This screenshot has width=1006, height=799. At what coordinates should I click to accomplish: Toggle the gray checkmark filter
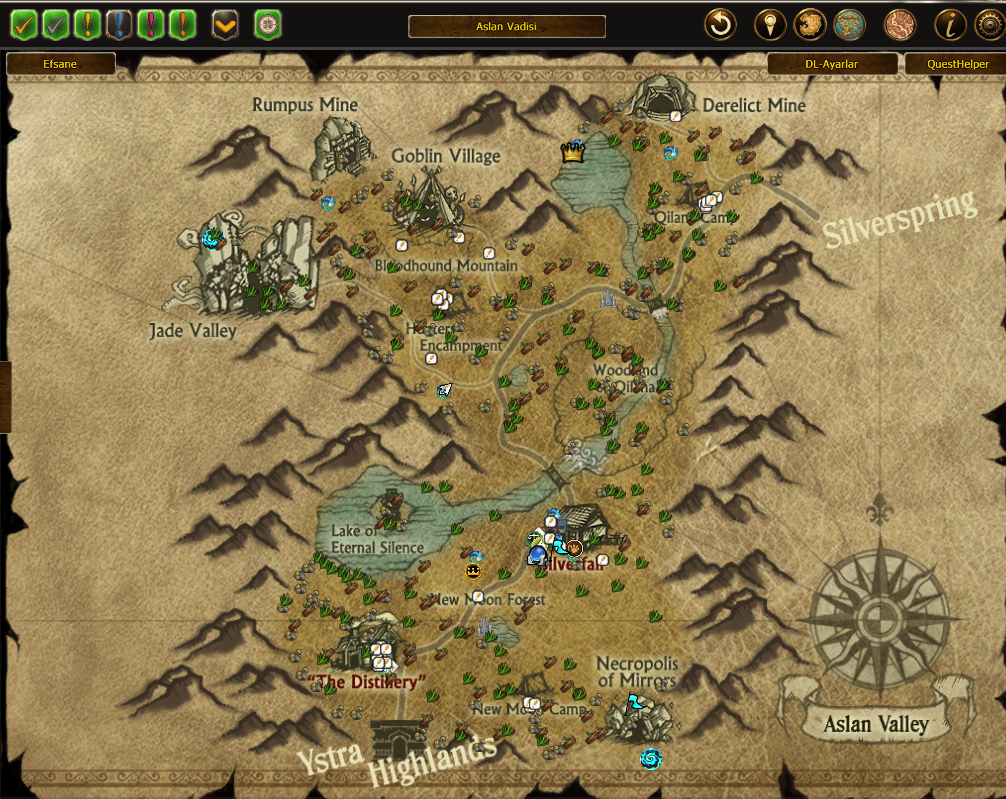56,24
